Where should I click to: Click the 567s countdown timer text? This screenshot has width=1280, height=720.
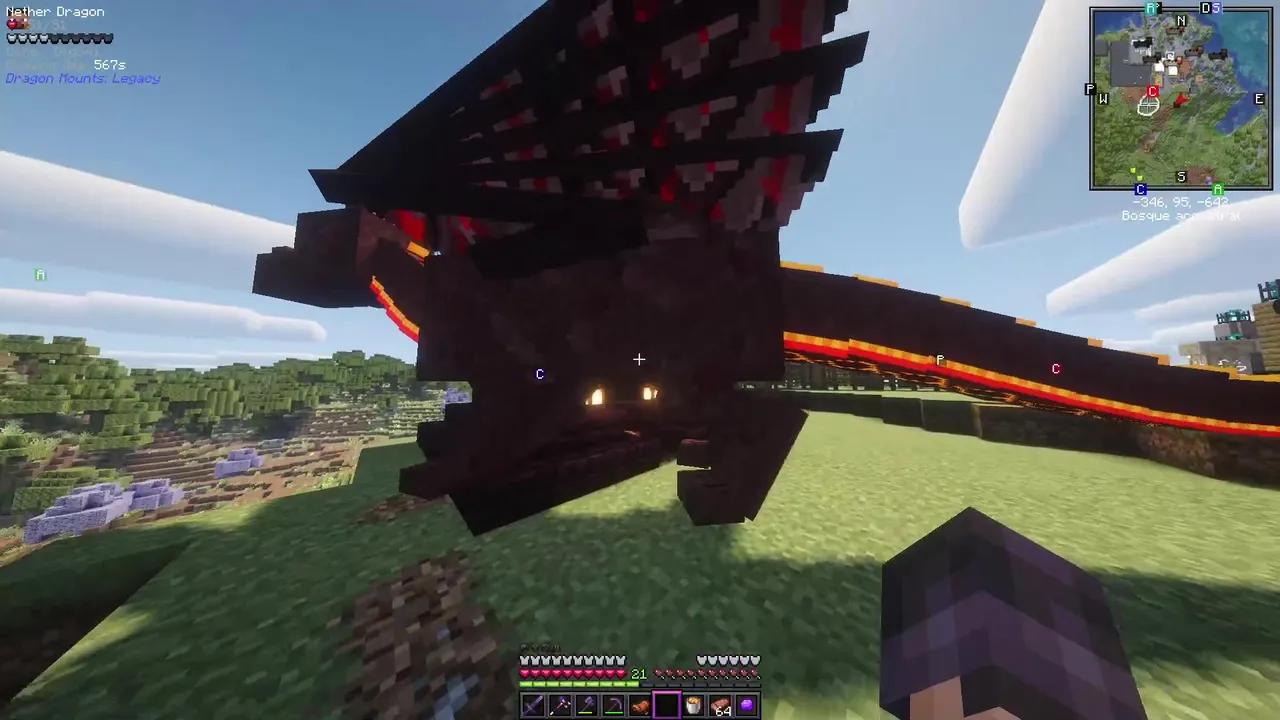[x=108, y=64]
